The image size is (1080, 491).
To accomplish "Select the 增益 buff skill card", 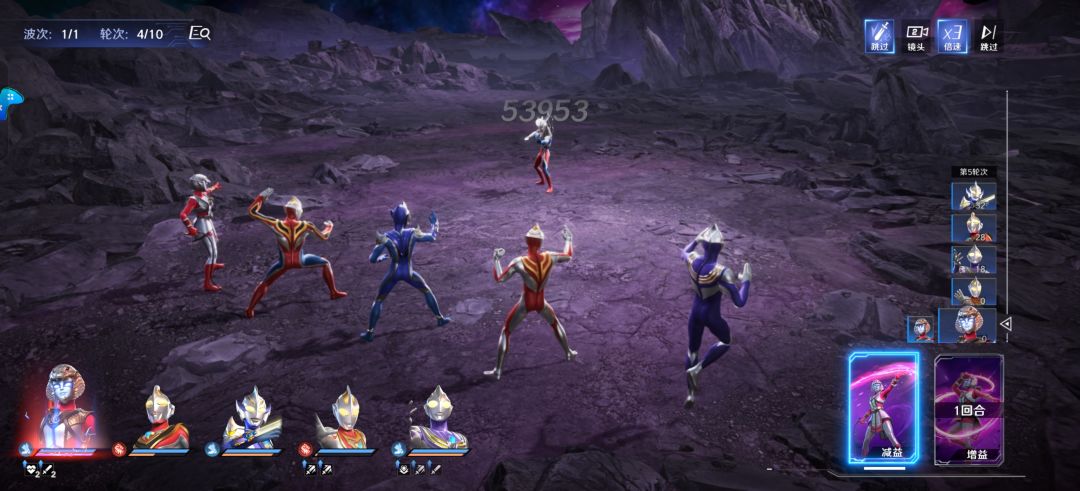I will pos(969,408).
